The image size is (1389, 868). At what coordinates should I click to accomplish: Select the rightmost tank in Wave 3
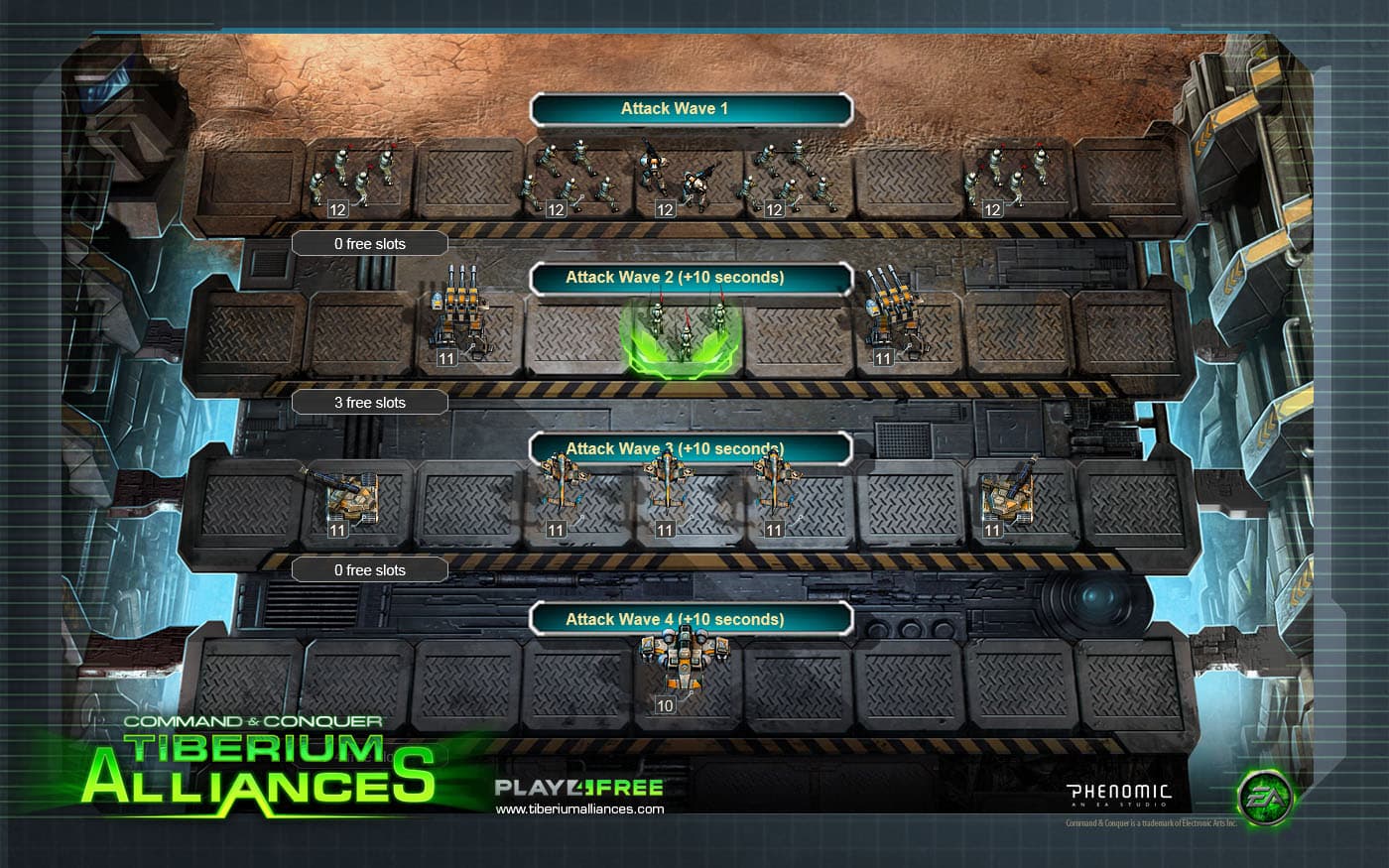pyautogui.click(x=1007, y=496)
